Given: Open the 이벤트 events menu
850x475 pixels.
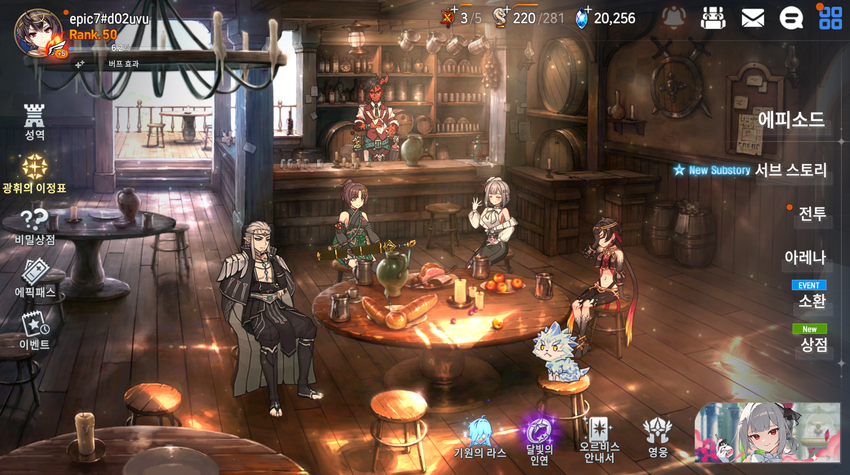Looking at the screenshot, I should coord(35,329).
